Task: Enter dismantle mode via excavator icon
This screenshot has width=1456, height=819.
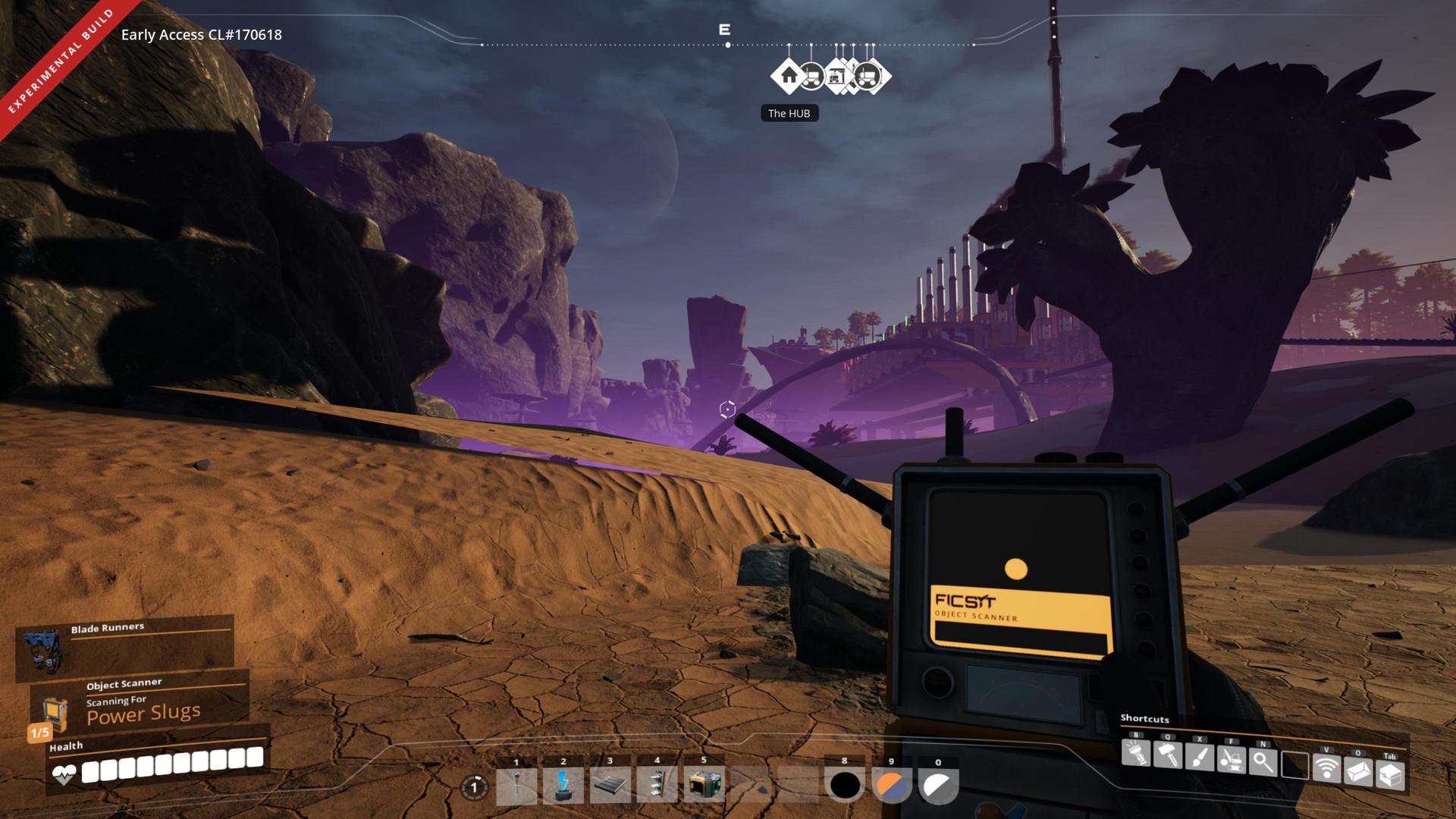Action: coord(1231,759)
